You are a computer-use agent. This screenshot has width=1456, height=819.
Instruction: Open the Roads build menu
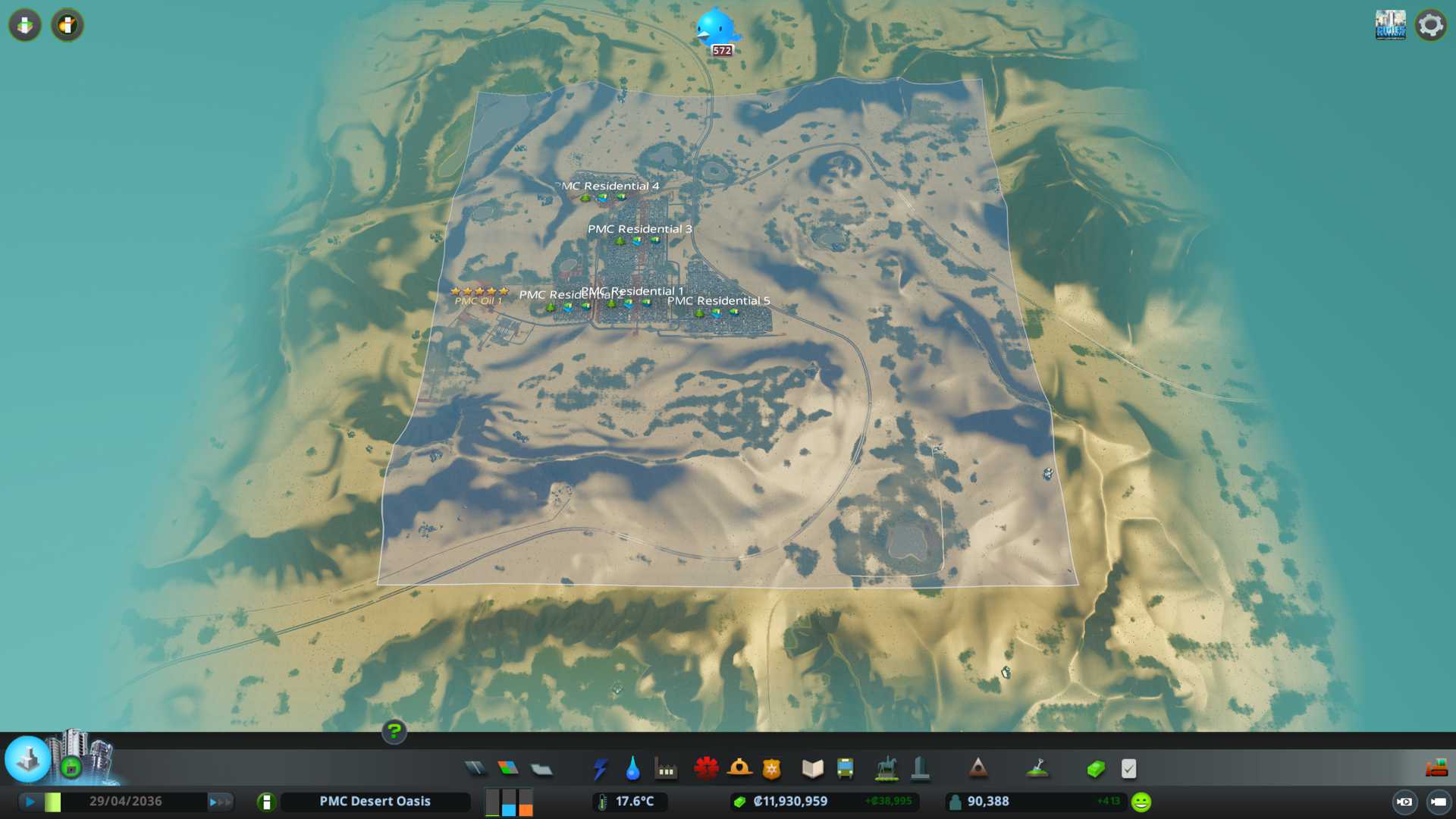475,769
